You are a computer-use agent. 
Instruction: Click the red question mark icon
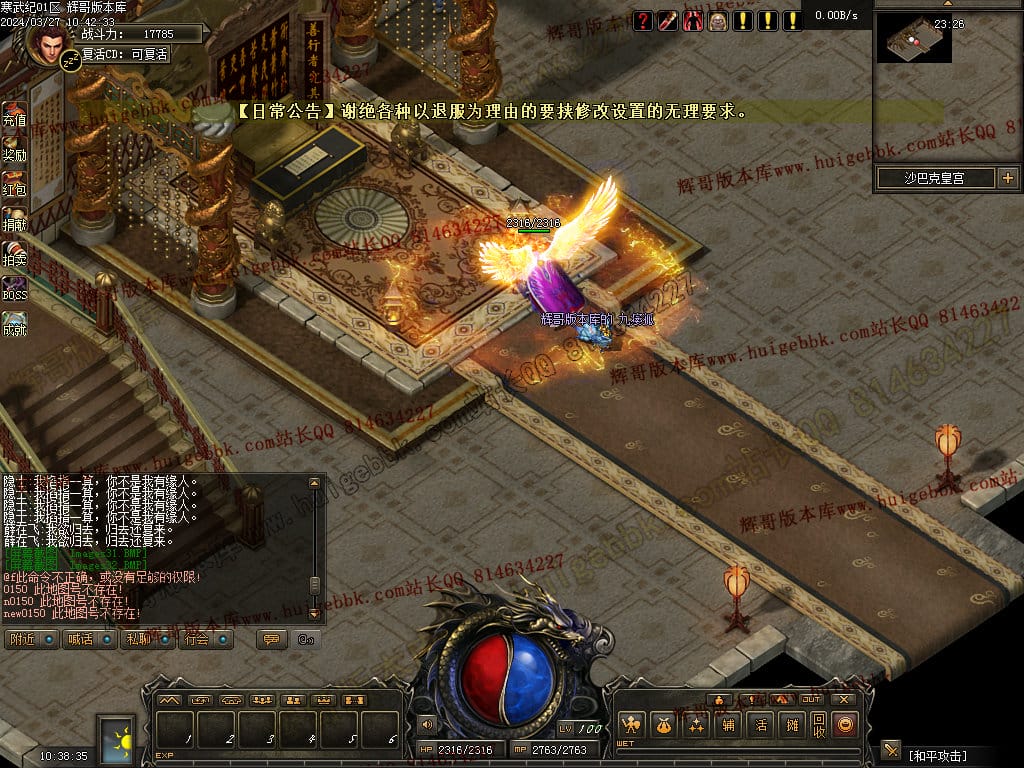point(643,20)
